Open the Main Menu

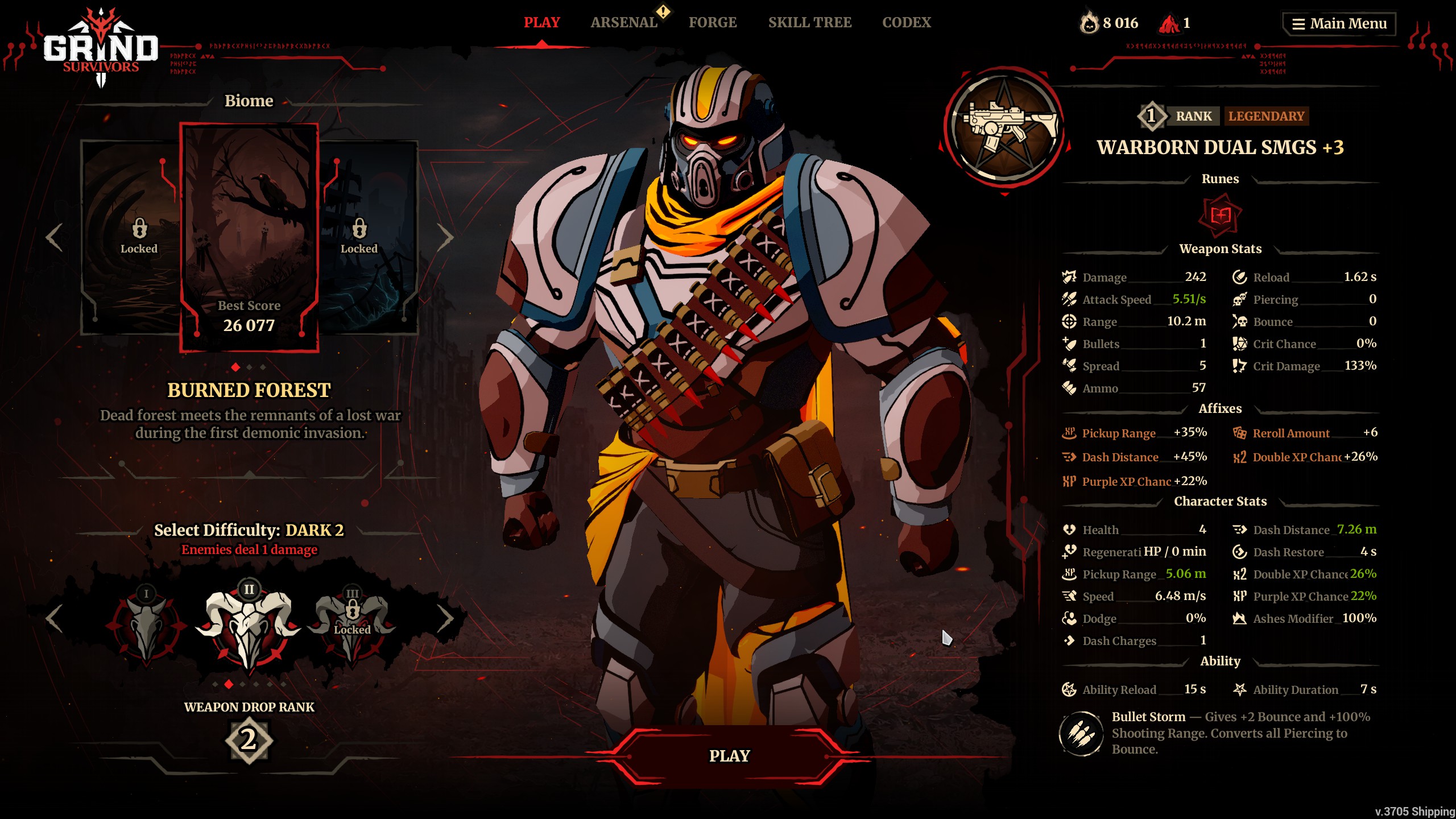pyautogui.click(x=1339, y=24)
